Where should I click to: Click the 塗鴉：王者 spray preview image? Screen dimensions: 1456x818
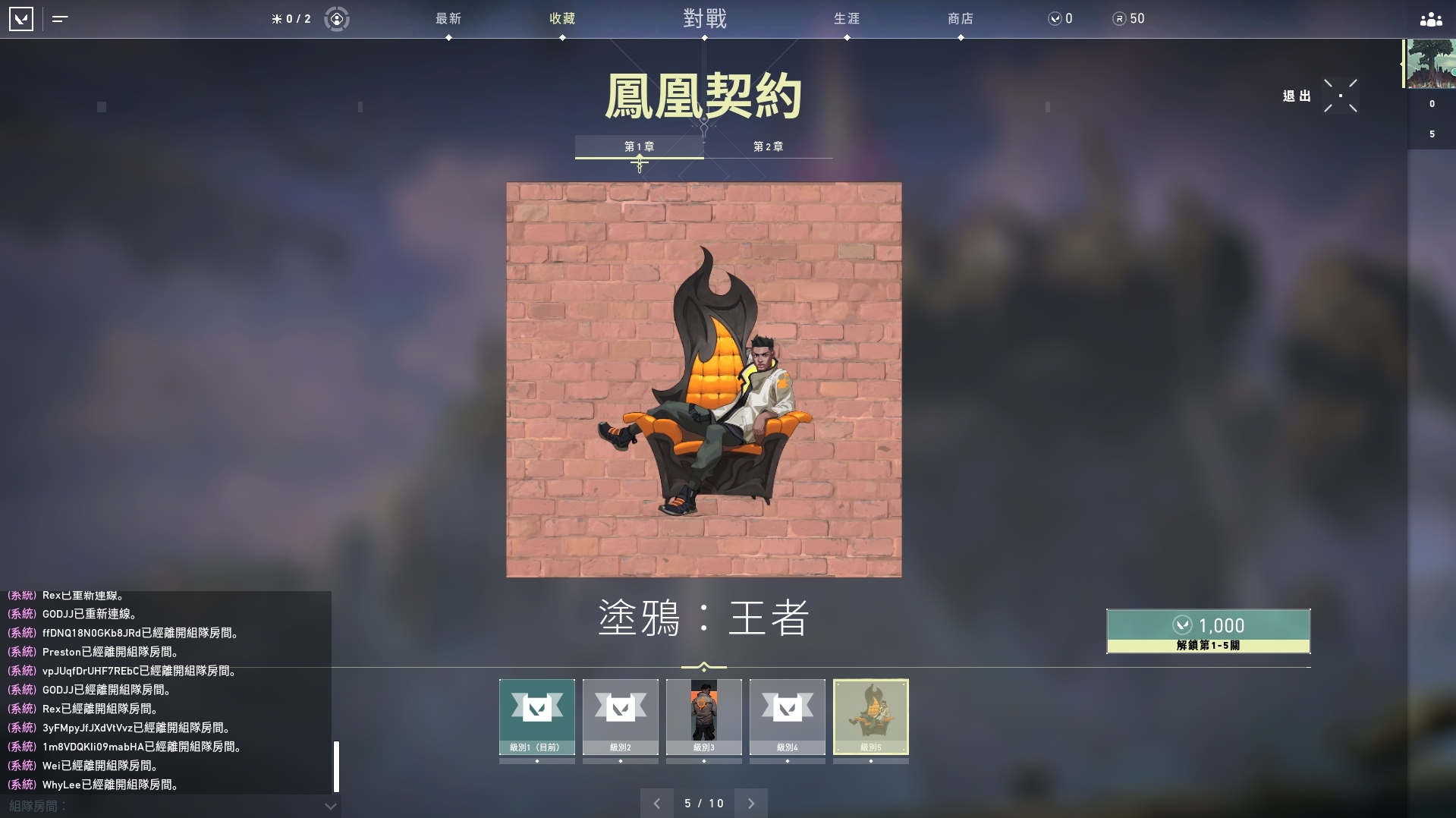704,379
